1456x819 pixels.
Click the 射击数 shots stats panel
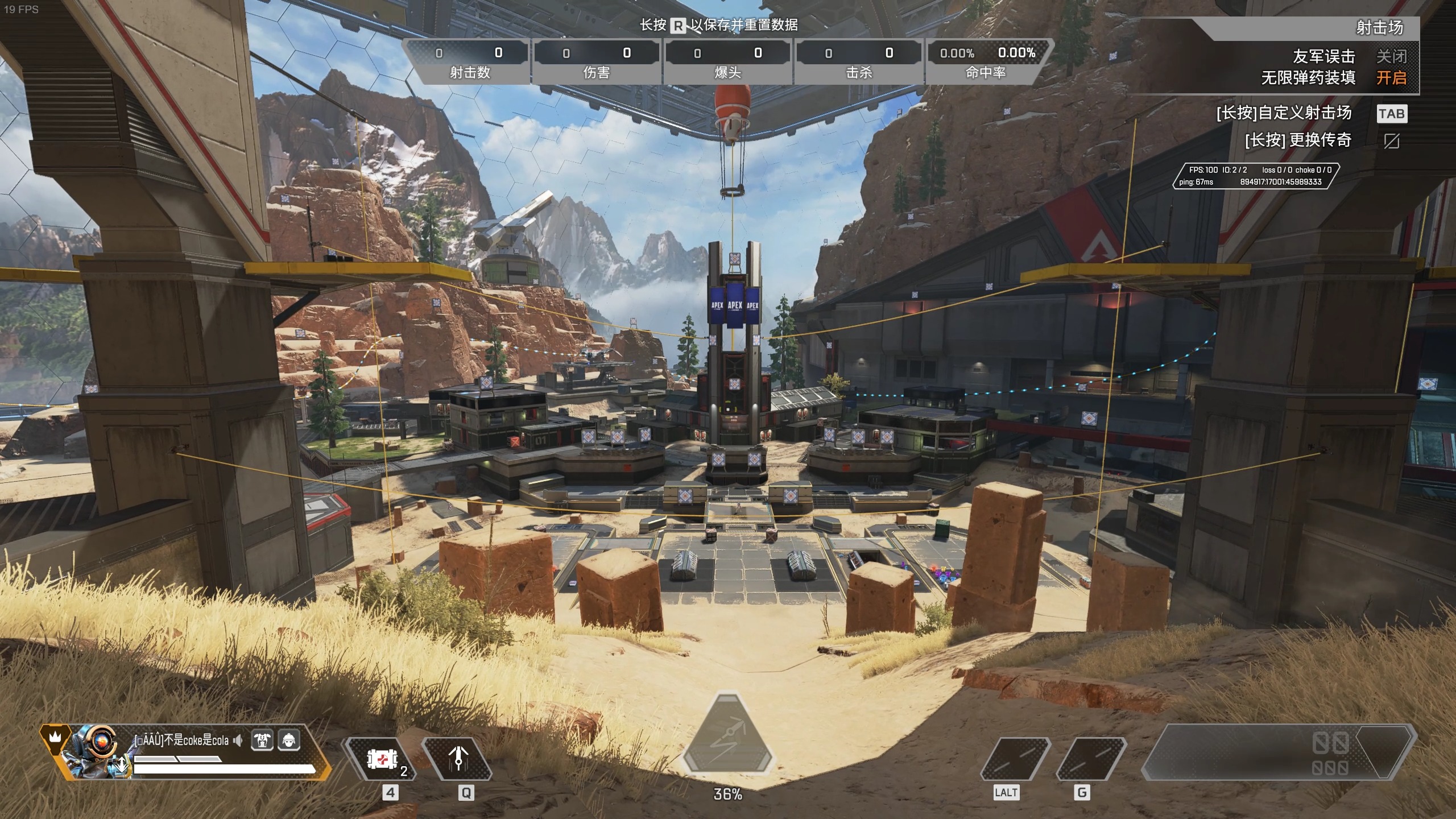(469, 61)
